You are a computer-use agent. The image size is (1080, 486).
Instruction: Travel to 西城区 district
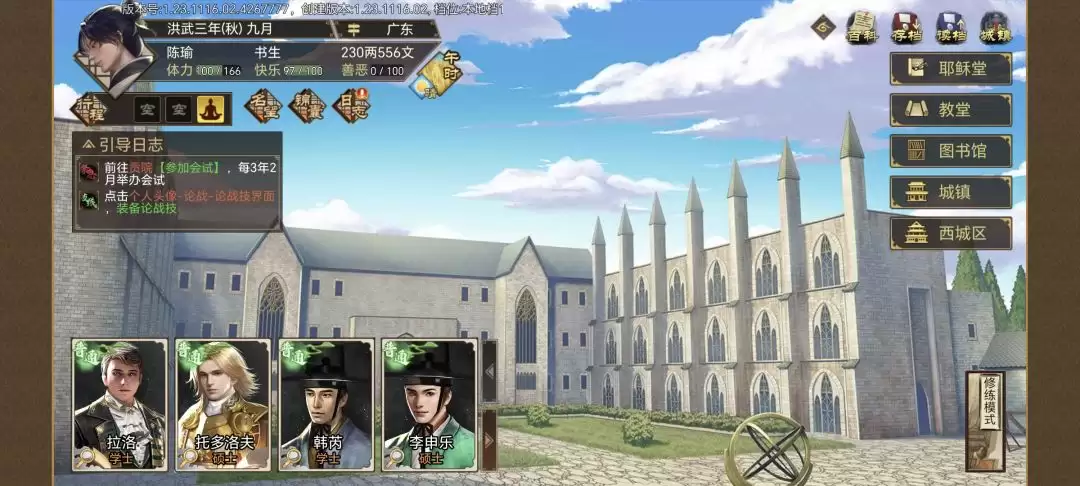[950, 234]
